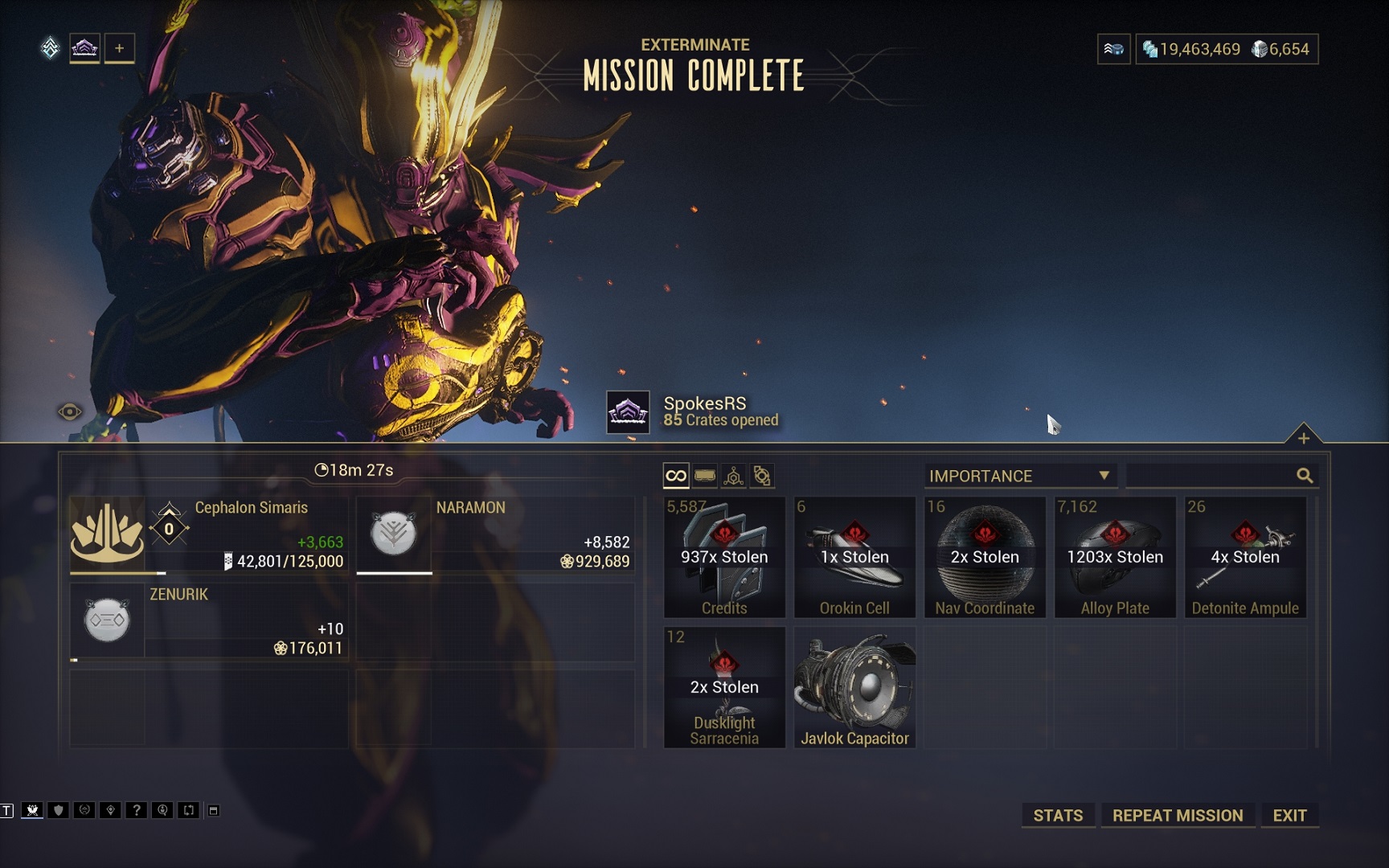Screen dimensions: 1389x868
Task: Toggle the eye visibility icon
Action: 70,412
